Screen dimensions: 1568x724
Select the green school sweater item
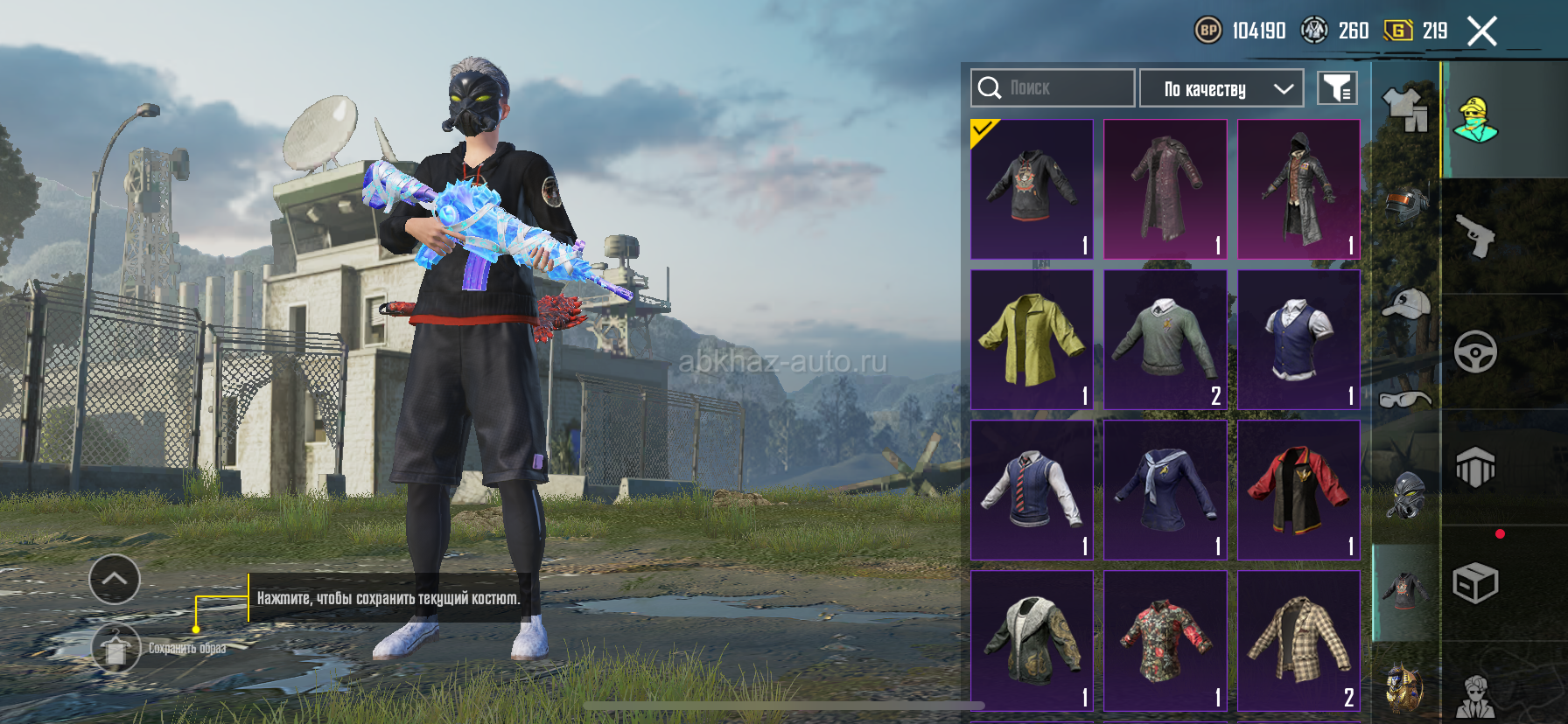(1165, 339)
